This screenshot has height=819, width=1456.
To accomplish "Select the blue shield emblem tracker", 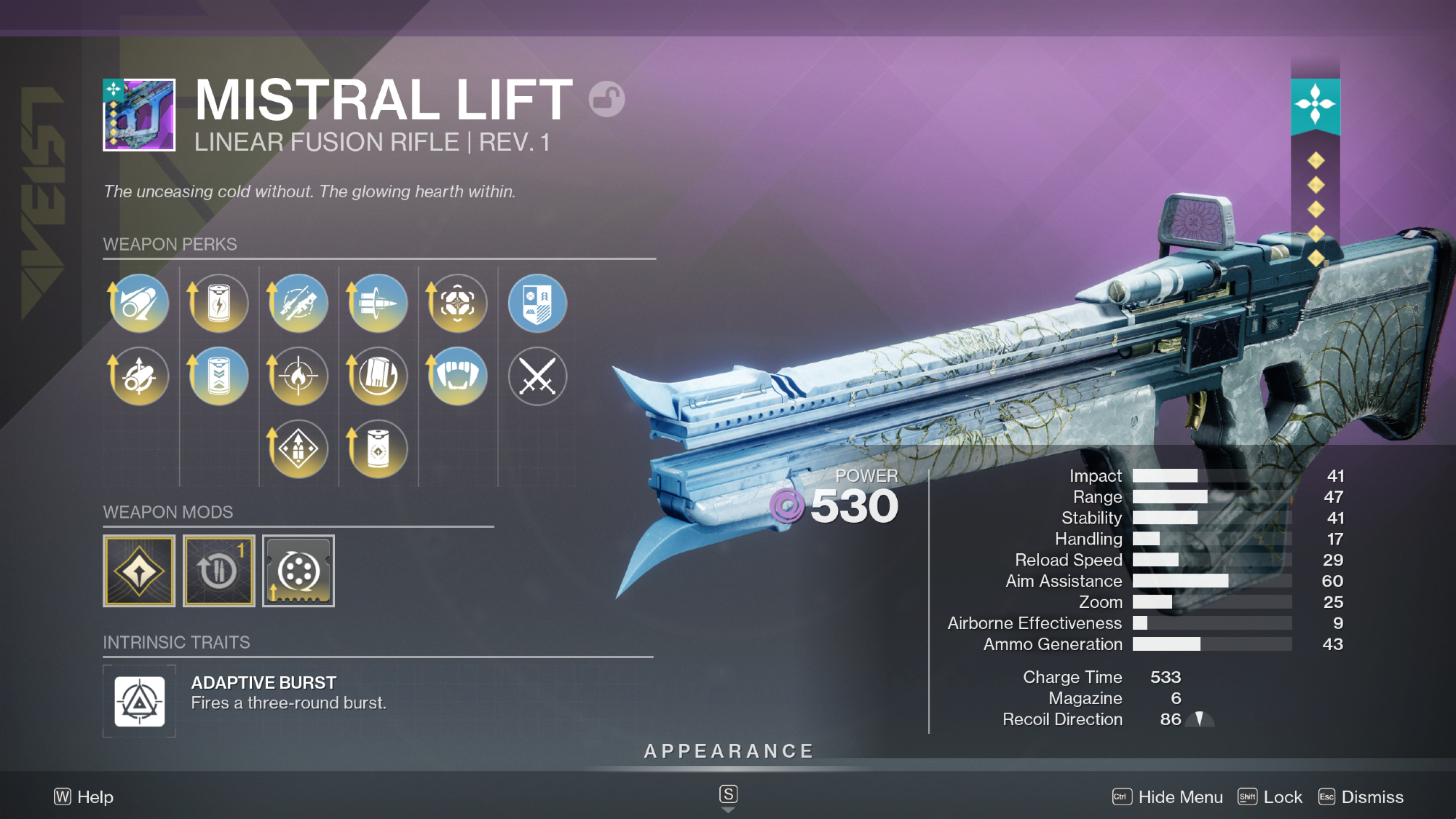I will point(537,304).
